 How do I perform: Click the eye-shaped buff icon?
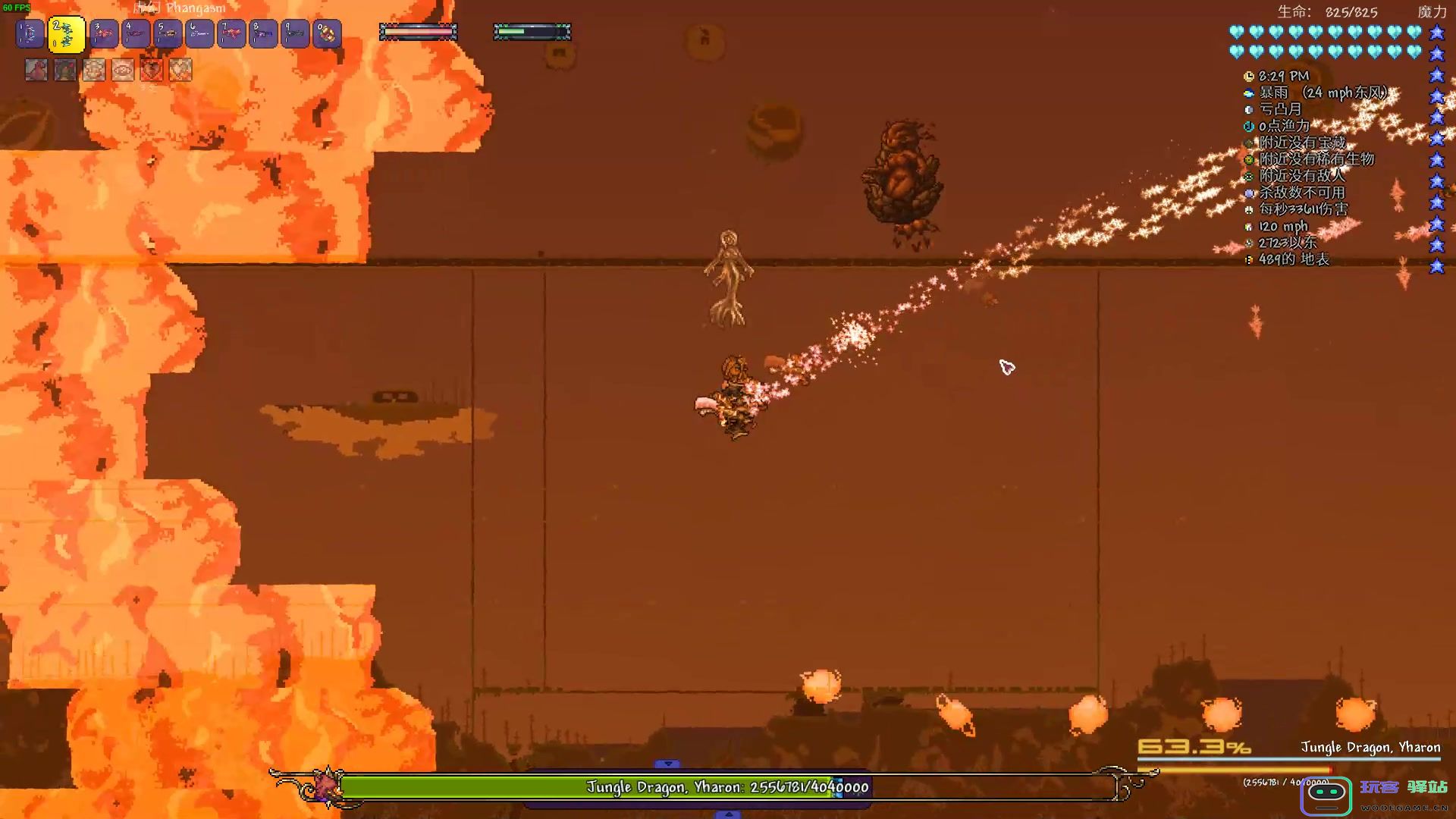(x=123, y=70)
